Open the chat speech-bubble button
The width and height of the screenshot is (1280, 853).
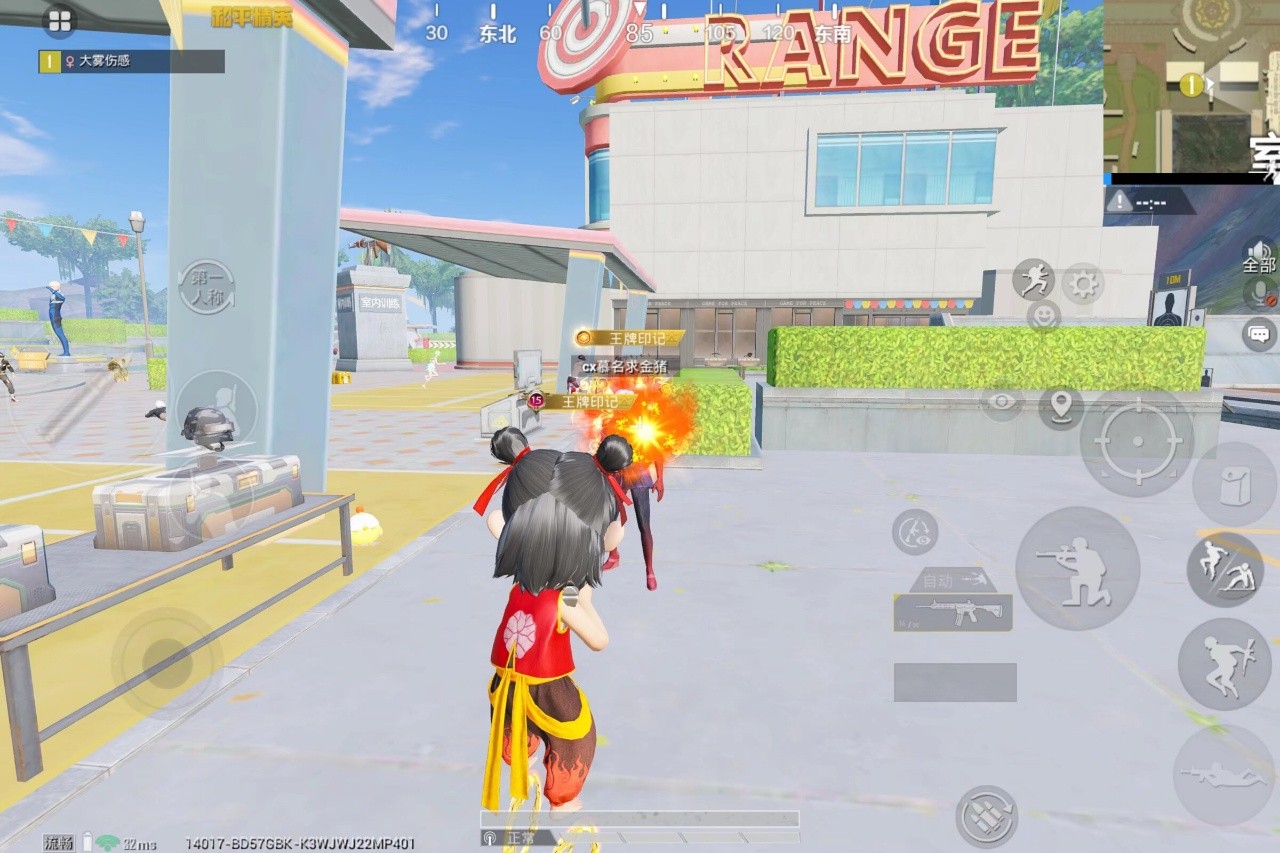tap(1259, 334)
